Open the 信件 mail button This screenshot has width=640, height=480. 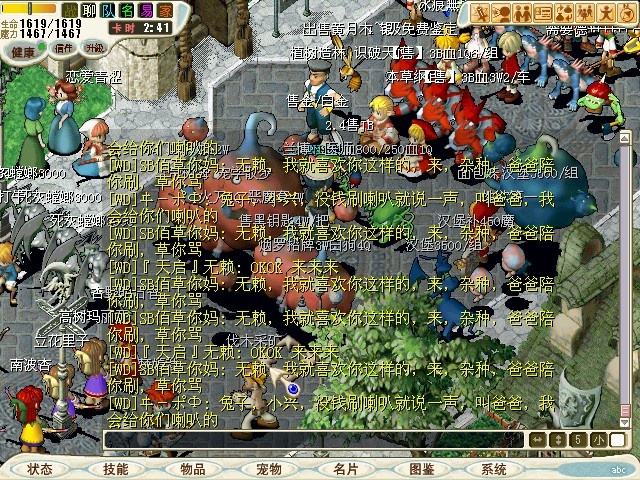(64, 47)
